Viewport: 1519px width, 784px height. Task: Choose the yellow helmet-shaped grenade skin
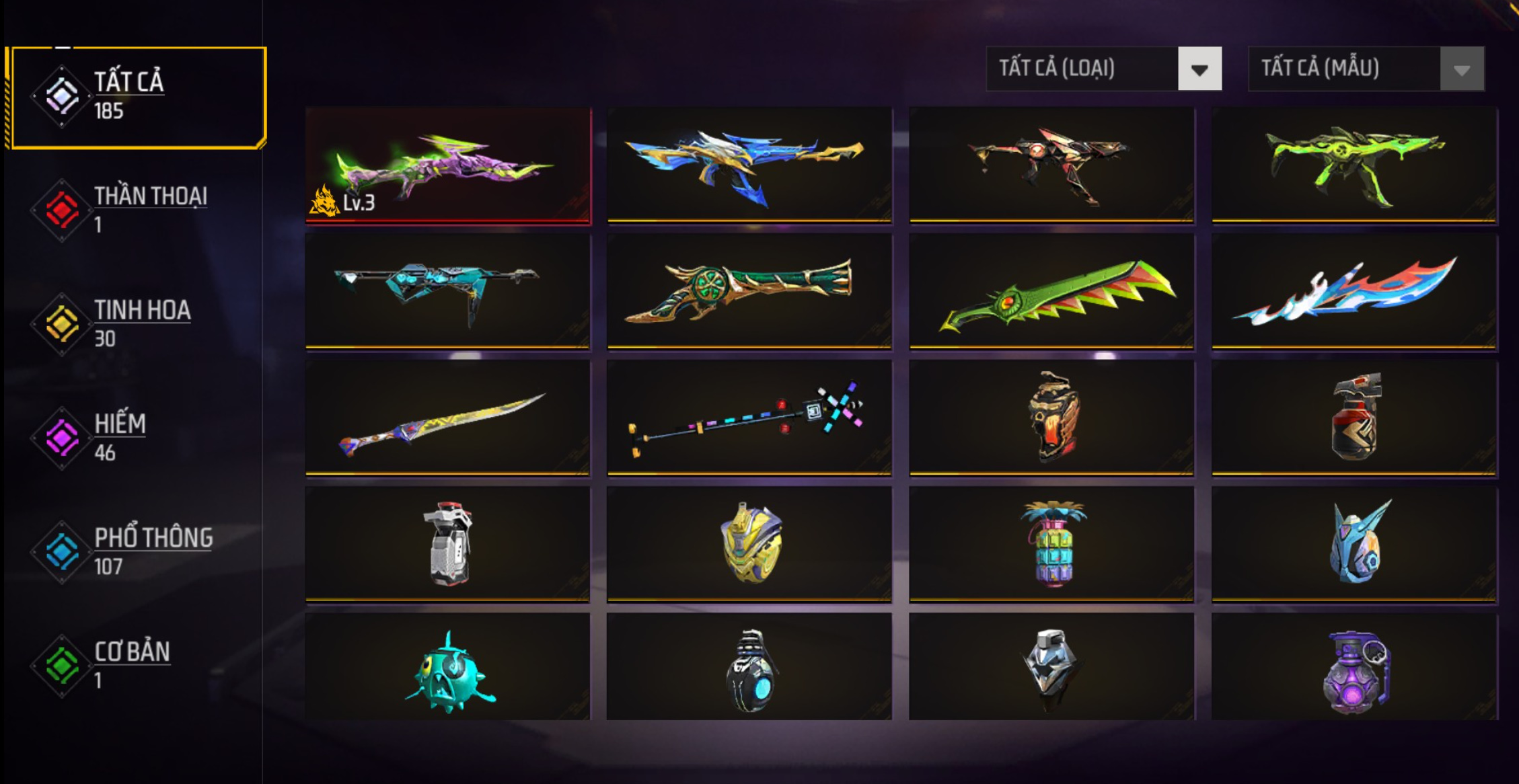[x=749, y=544]
